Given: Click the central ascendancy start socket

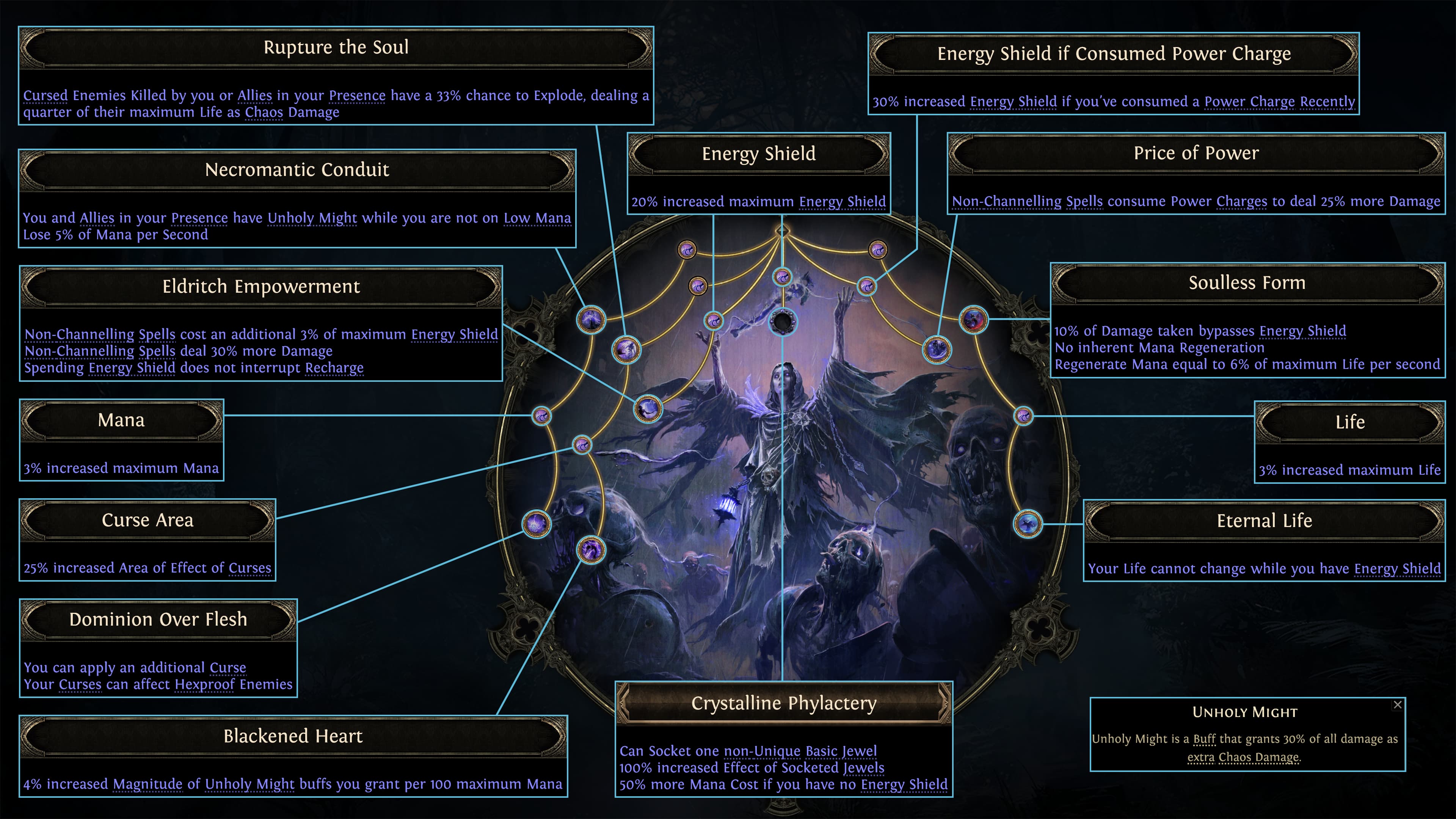Looking at the screenshot, I should click(x=783, y=231).
